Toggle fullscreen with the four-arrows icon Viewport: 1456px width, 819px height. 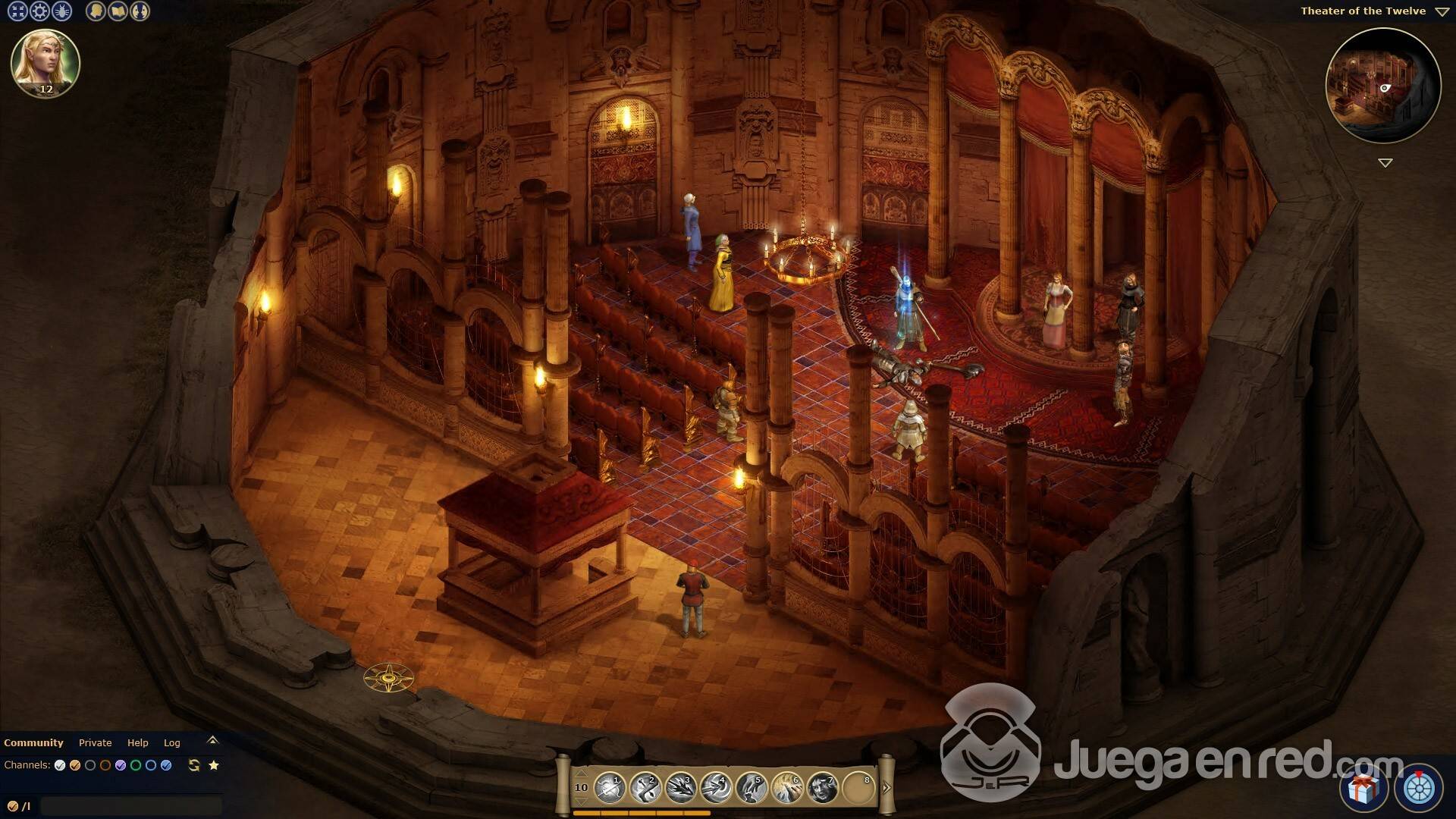pos(17,11)
